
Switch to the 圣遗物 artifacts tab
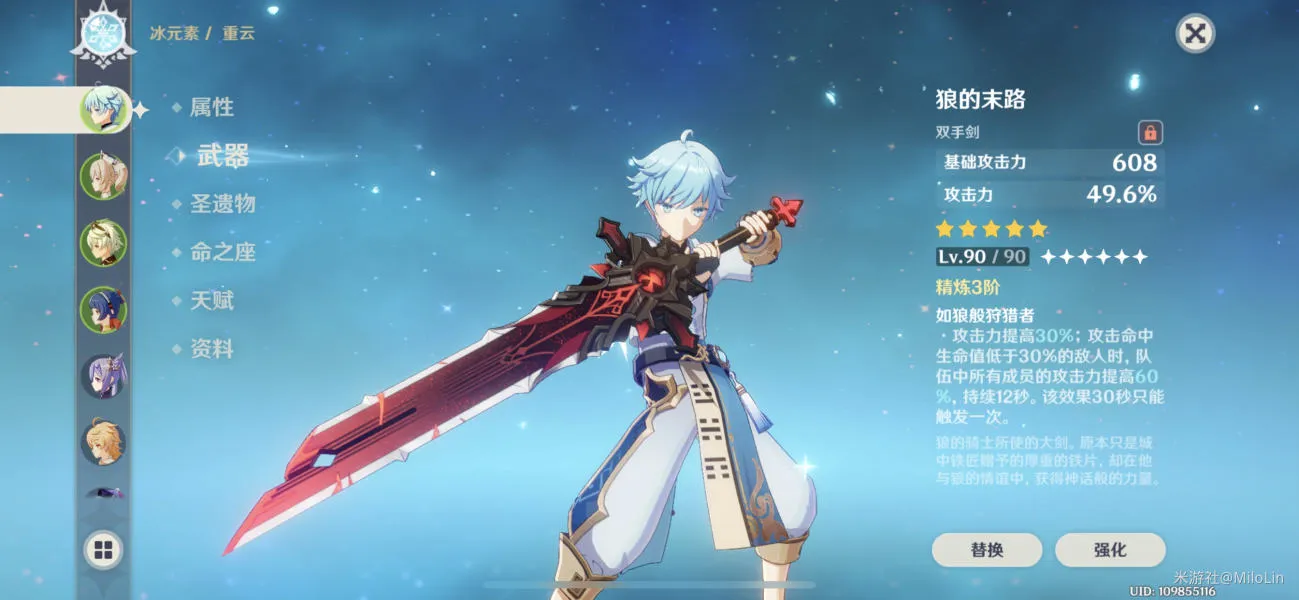pyautogui.click(x=222, y=204)
